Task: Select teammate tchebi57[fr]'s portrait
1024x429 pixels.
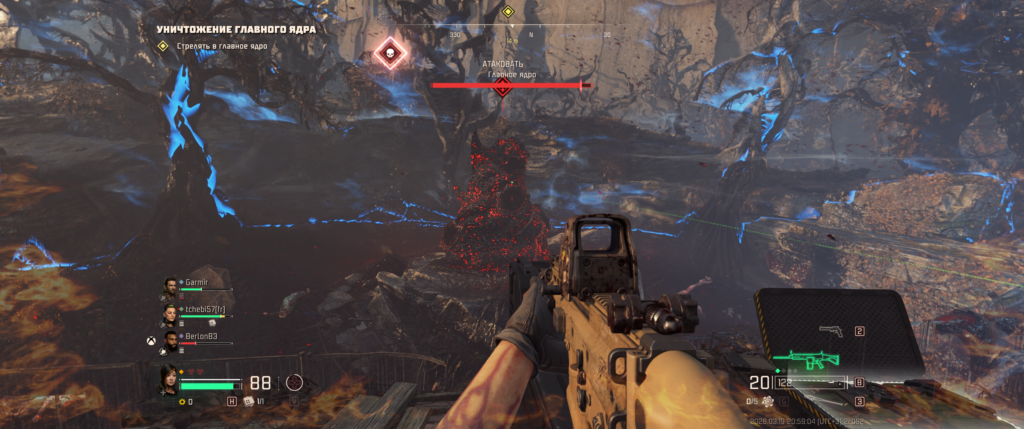Action: (x=170, y=315)
